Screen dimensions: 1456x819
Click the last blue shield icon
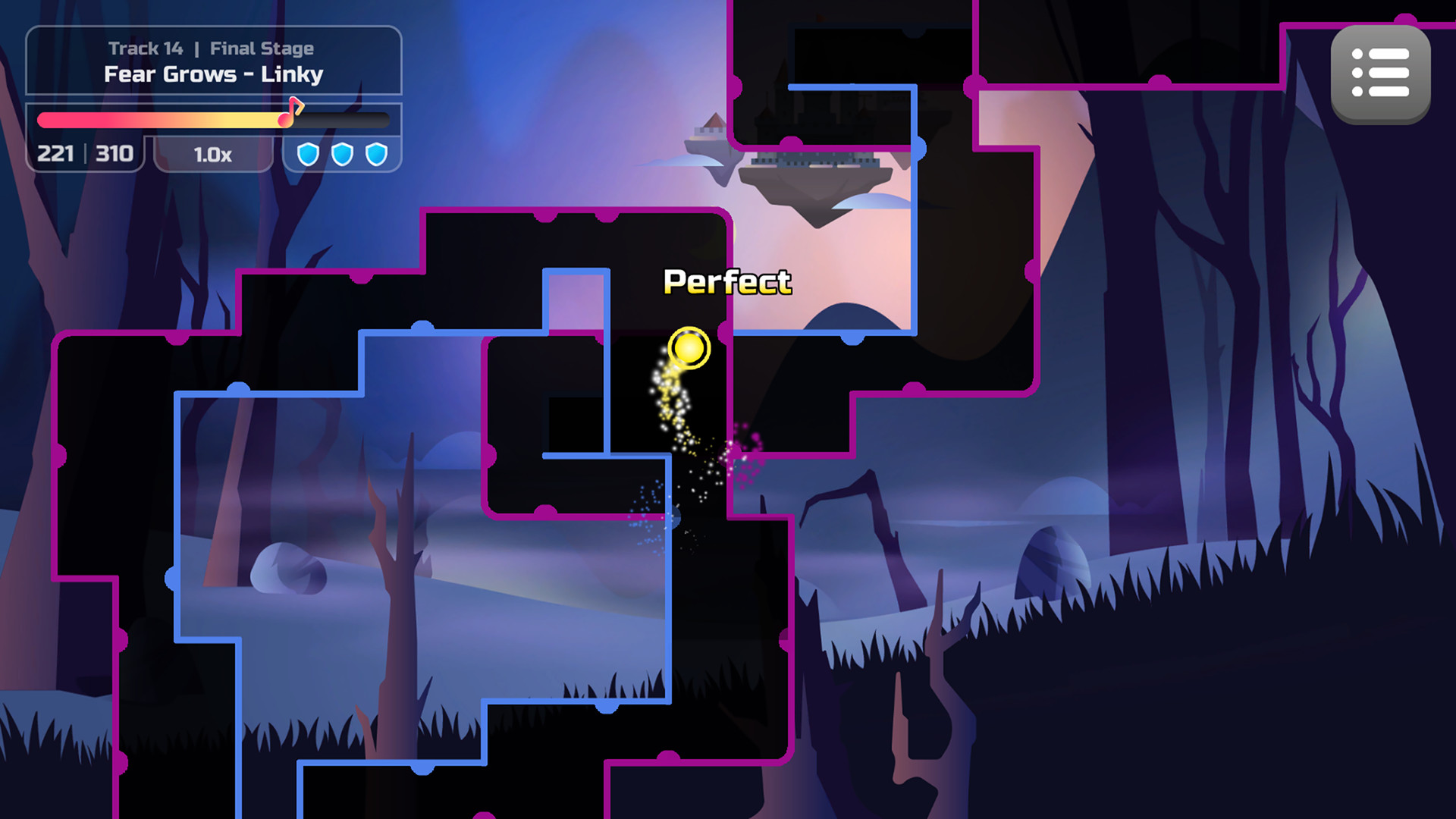coord(376,155)
